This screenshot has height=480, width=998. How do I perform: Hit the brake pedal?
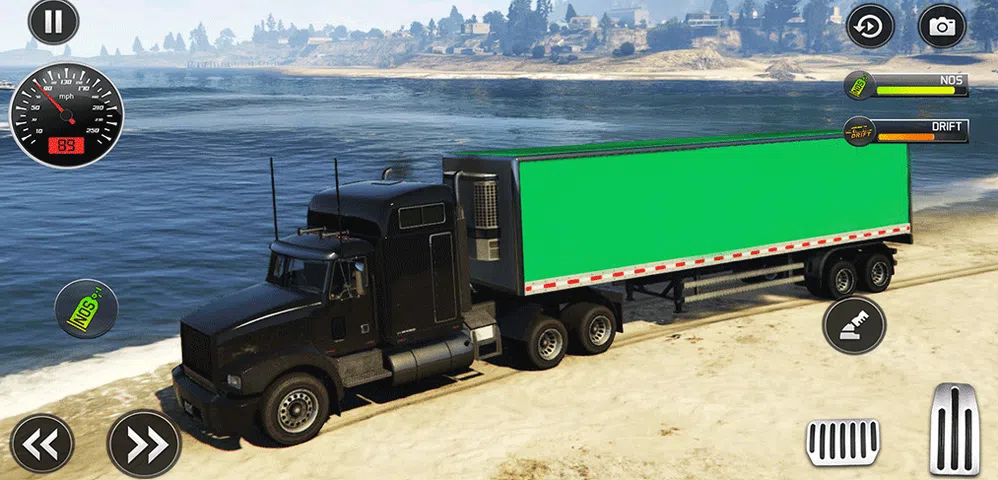coord(843,442)
